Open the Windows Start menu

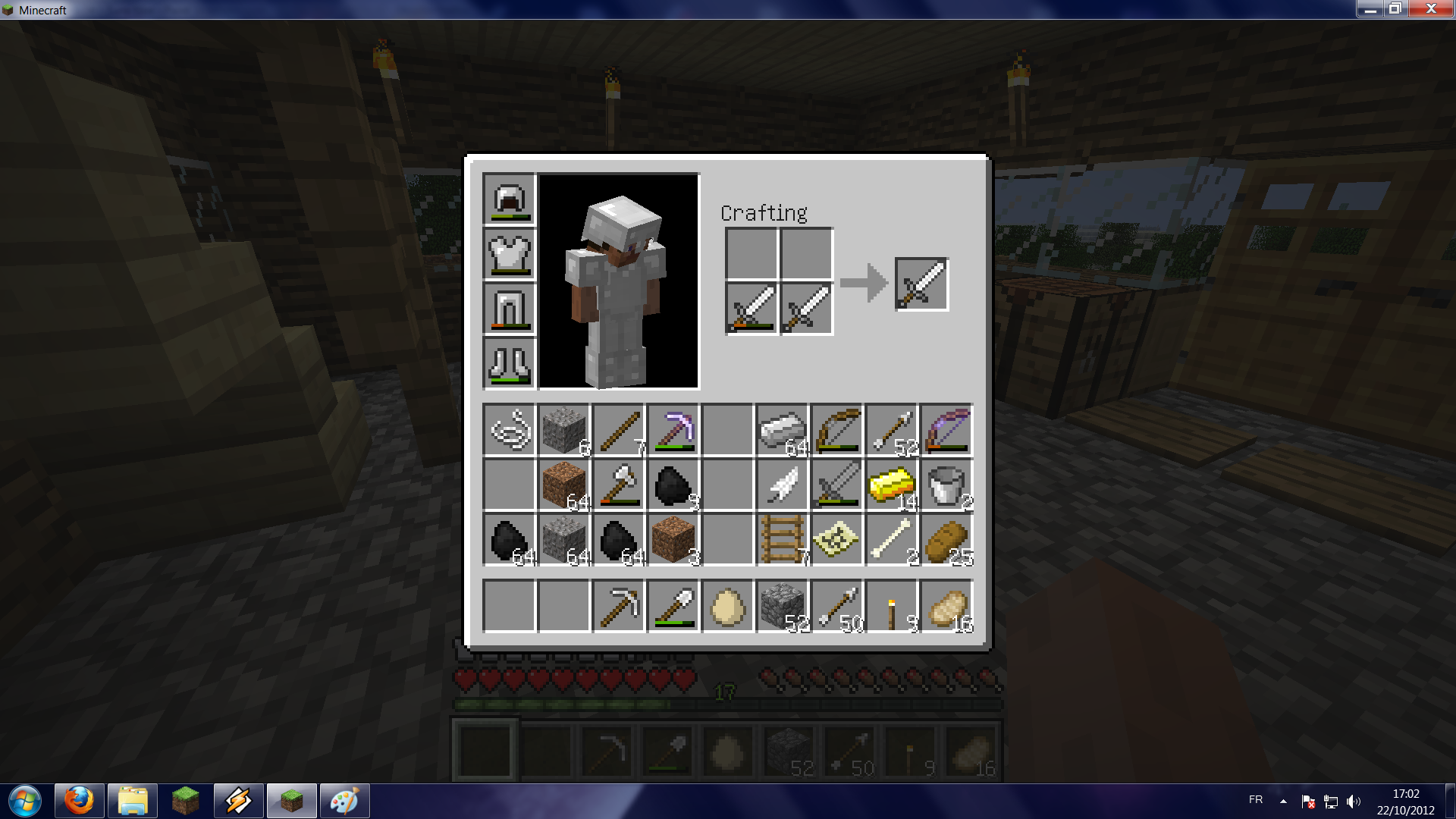pyautogui.click(x=23, y=800)
